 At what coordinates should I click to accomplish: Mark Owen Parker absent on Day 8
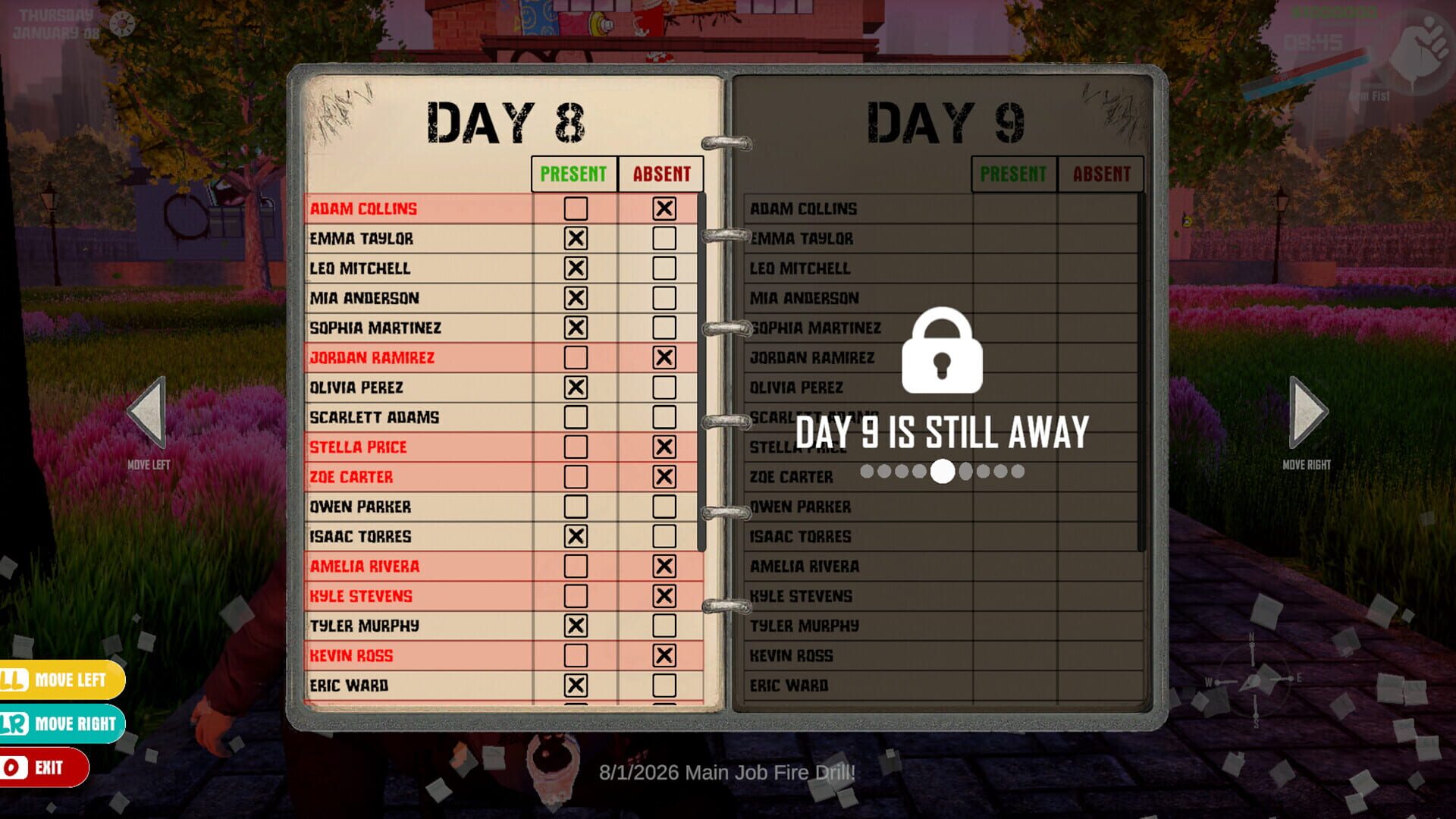[665, 507]
